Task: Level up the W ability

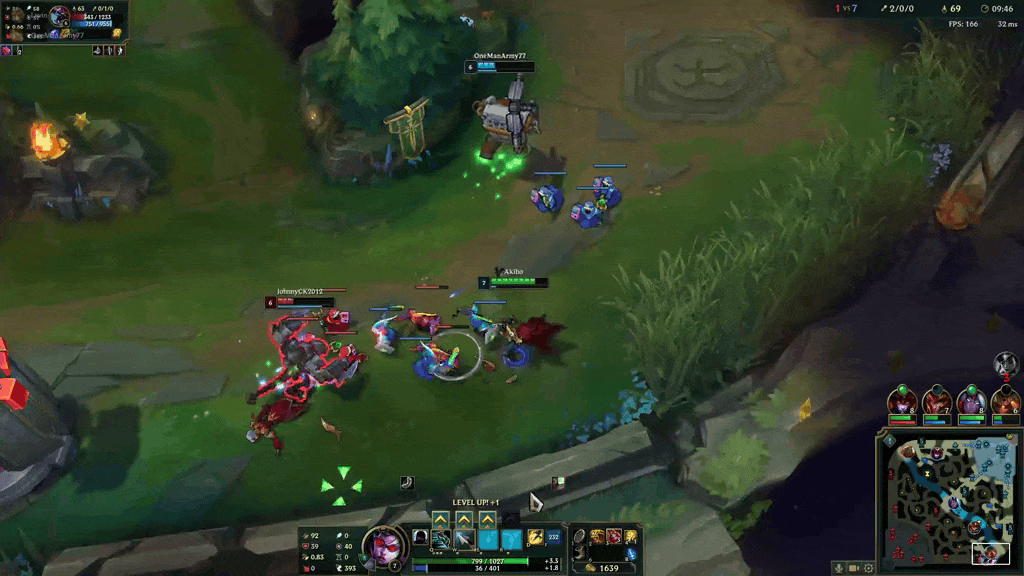Action: (x=464, y=520)
